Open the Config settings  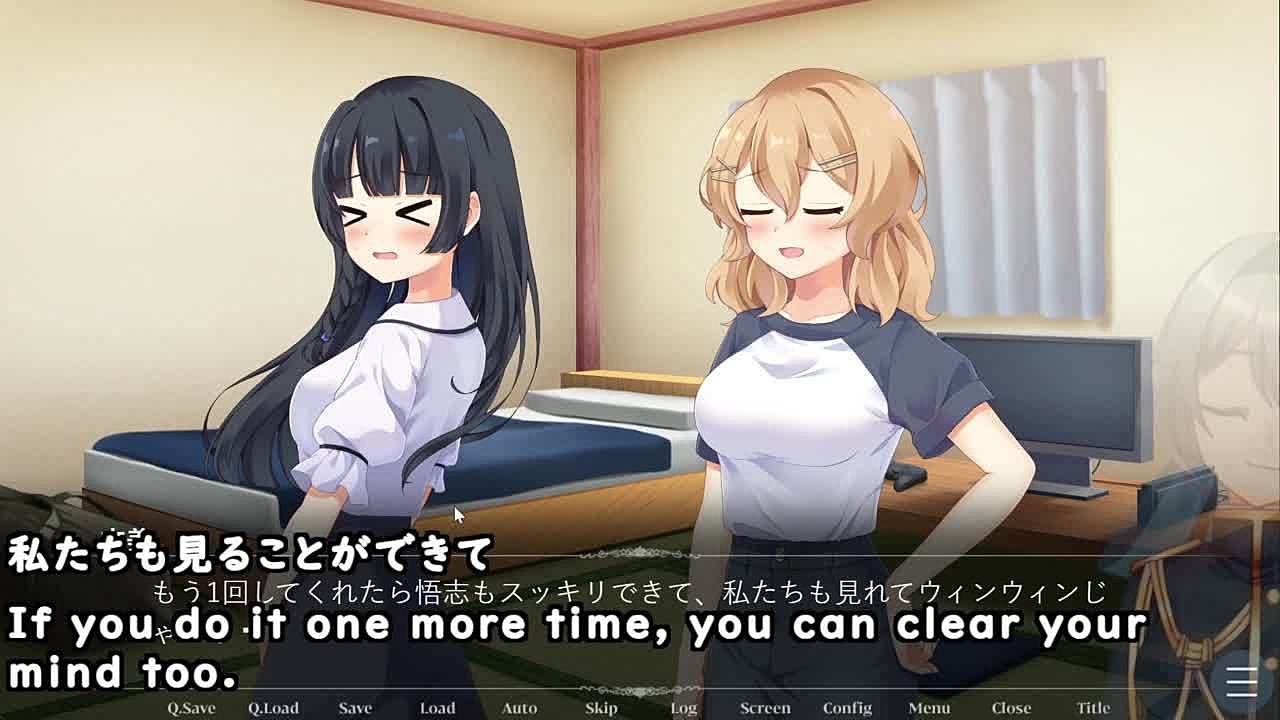(847, 708)
